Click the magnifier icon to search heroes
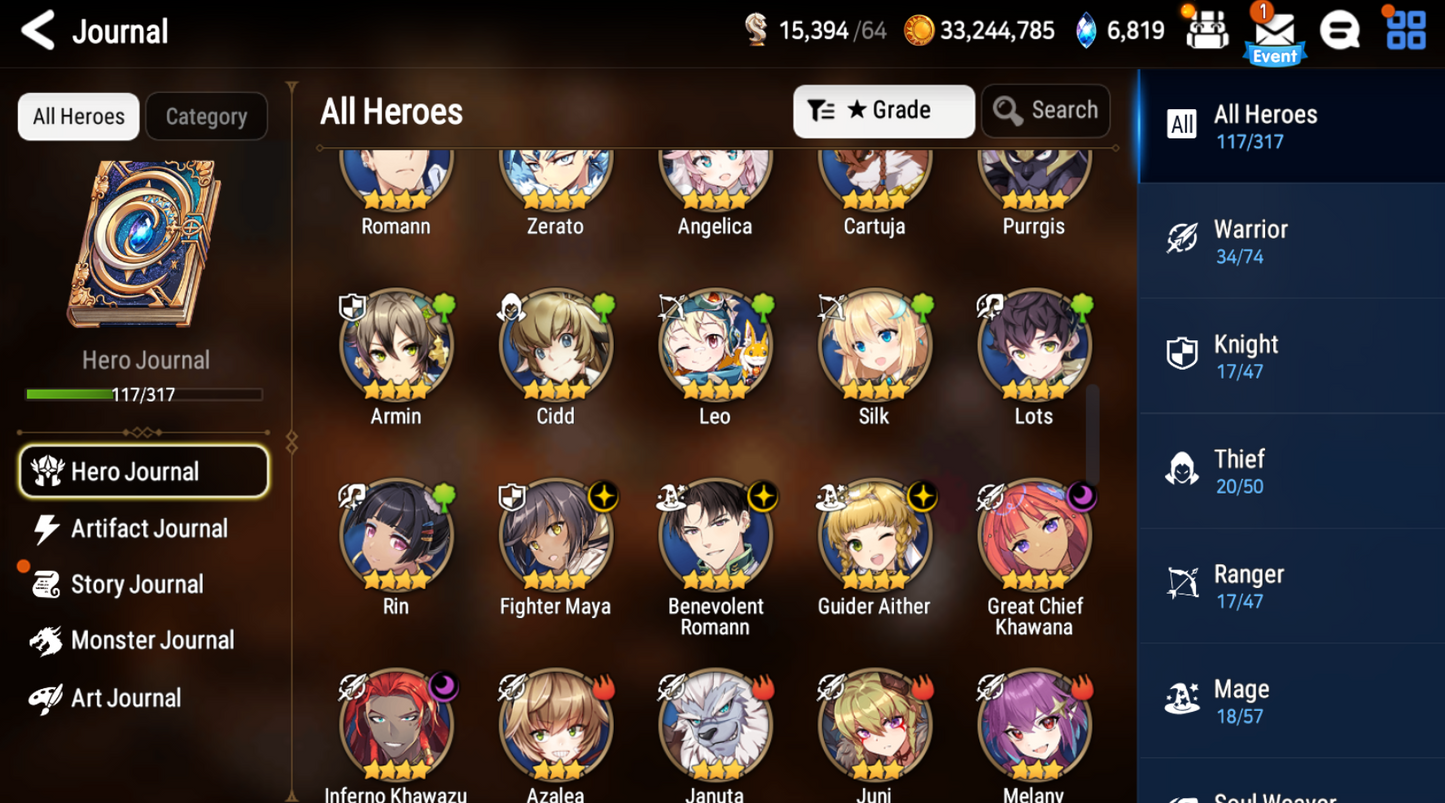The image size is (1445, 803). pyautogui.click(x=1007, y=110)
